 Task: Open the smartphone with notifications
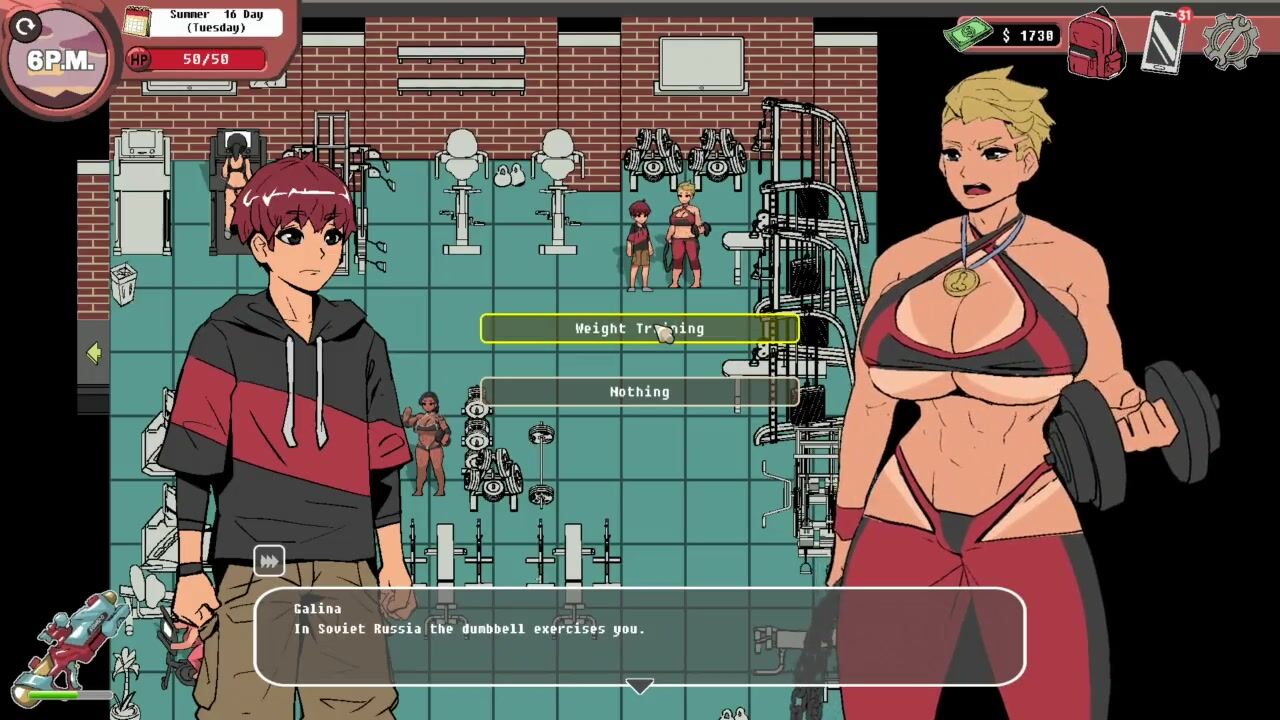1163,42
